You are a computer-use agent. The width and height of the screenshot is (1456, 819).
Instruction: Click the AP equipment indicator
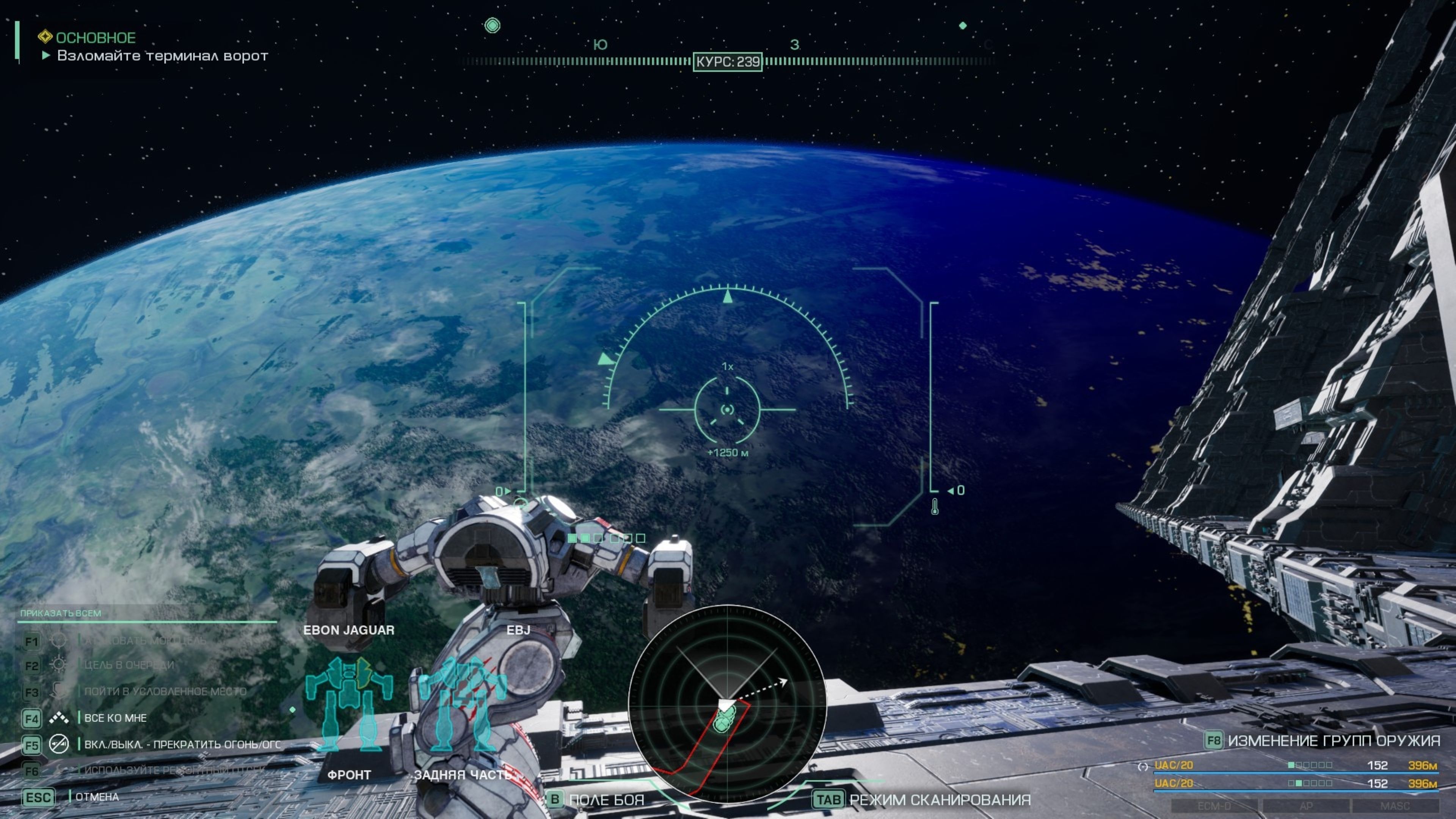pyautogui.click(x=1305, y=805)
